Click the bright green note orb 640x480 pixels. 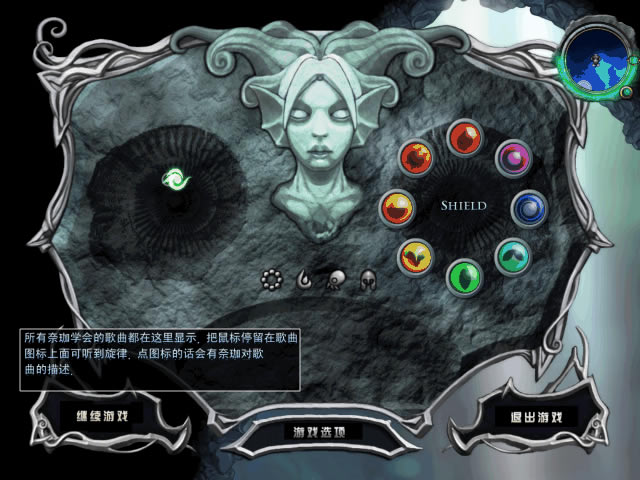464,275
